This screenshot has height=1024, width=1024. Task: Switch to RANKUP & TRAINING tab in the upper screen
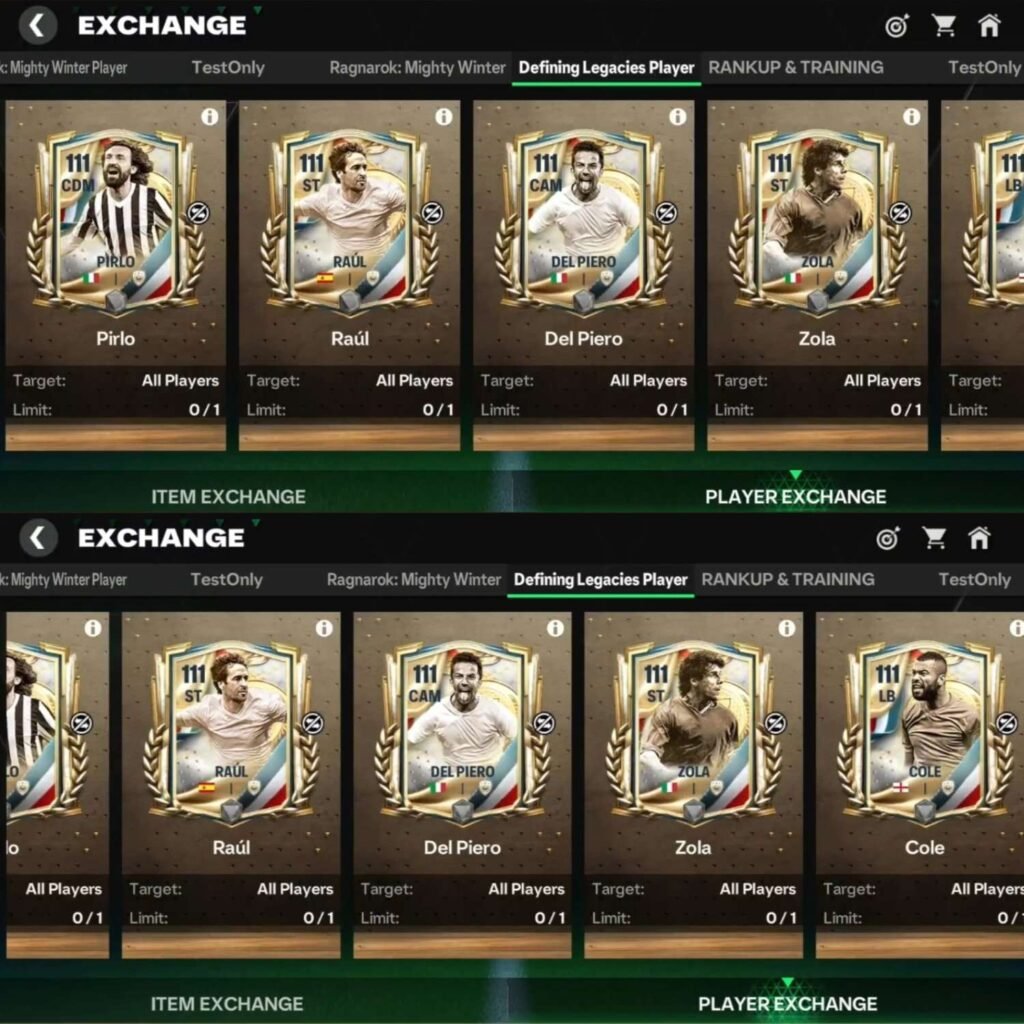[796, 68]
